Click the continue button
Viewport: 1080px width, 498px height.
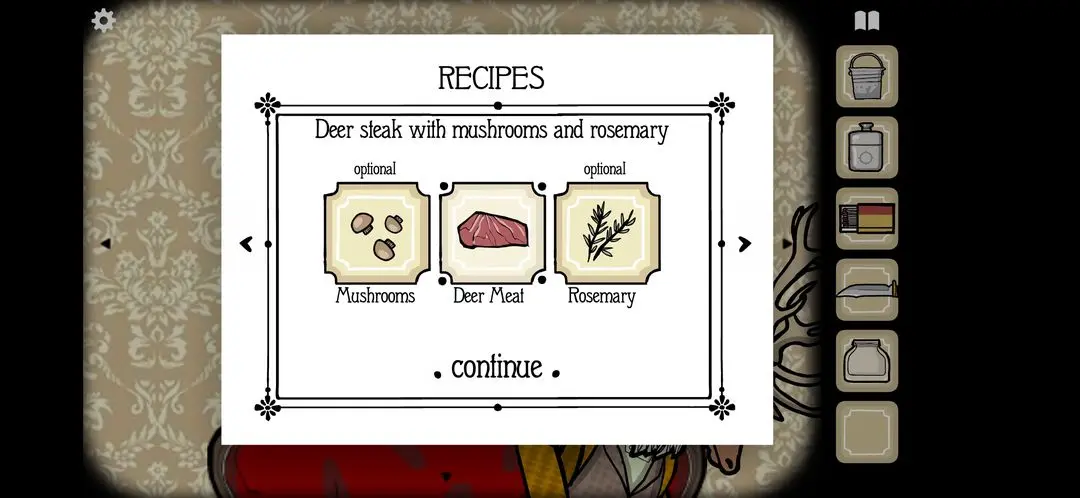click(497, 367)
